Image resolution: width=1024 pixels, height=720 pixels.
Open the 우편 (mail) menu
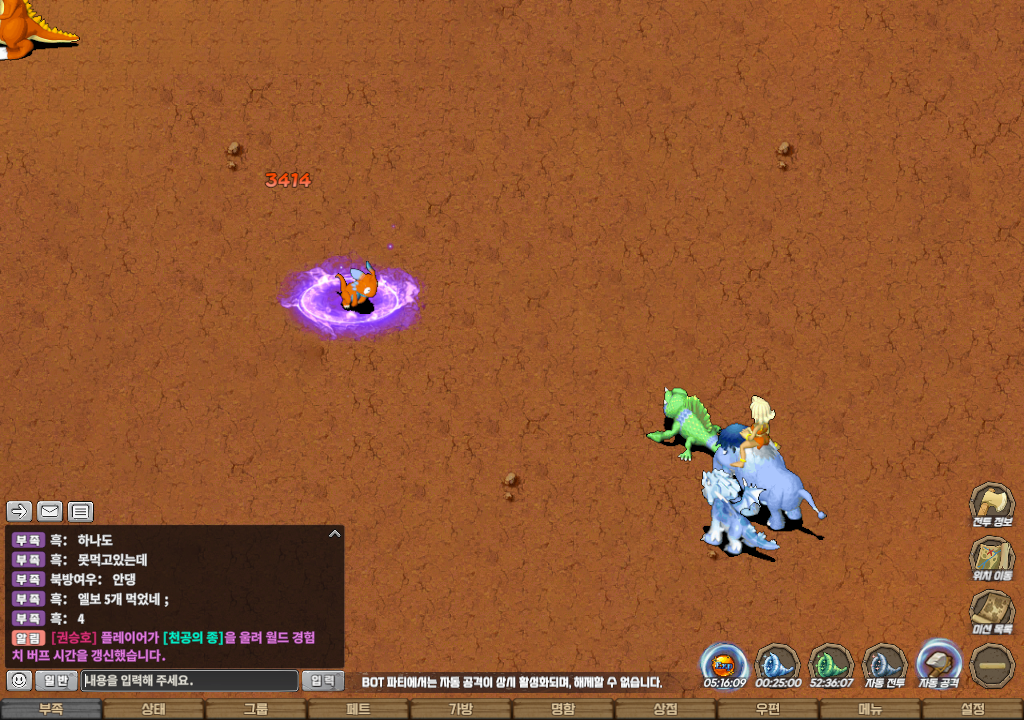(767, 709)
